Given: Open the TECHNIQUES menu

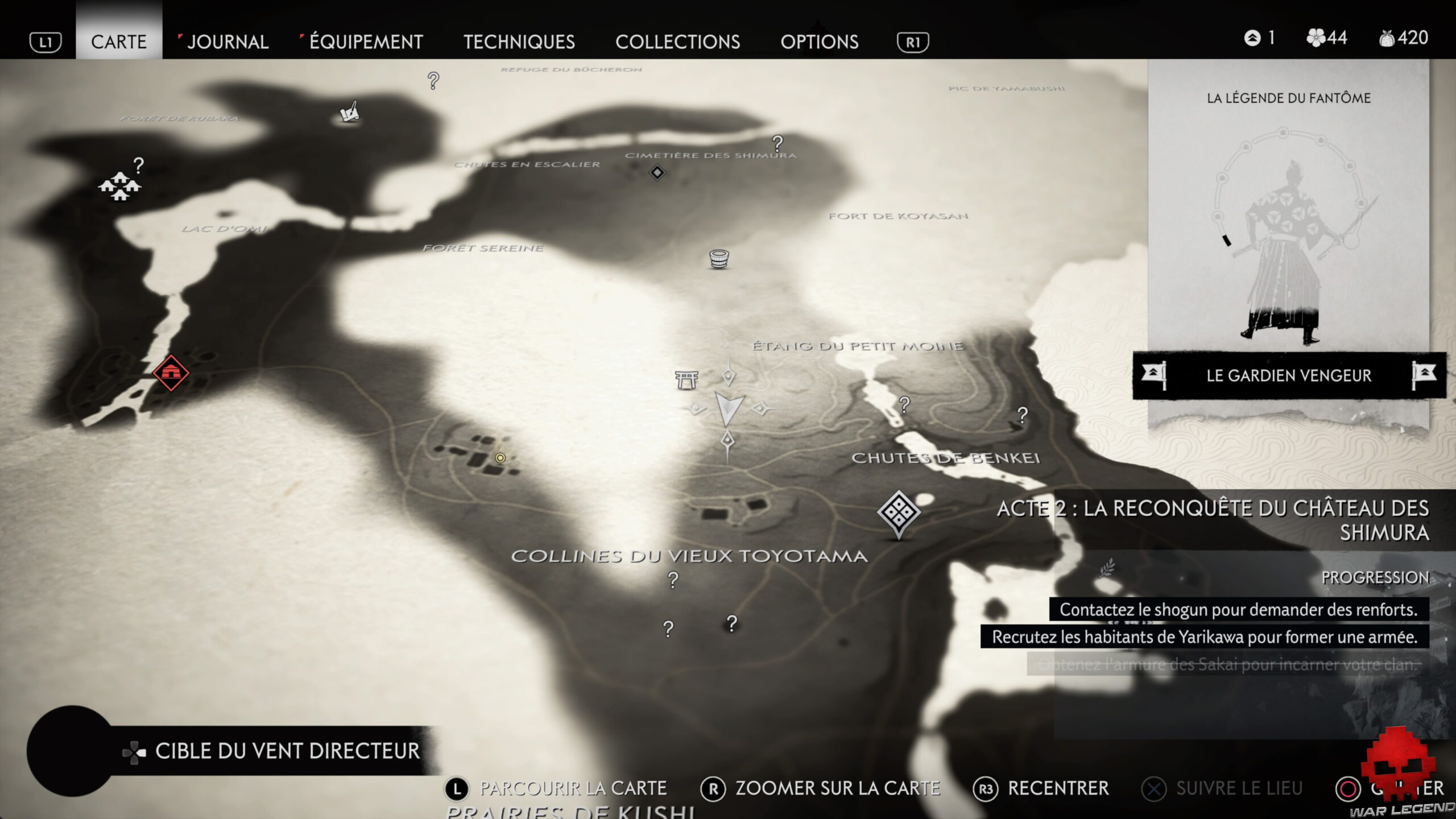Looking at the screenshot, I should point(519,42).
